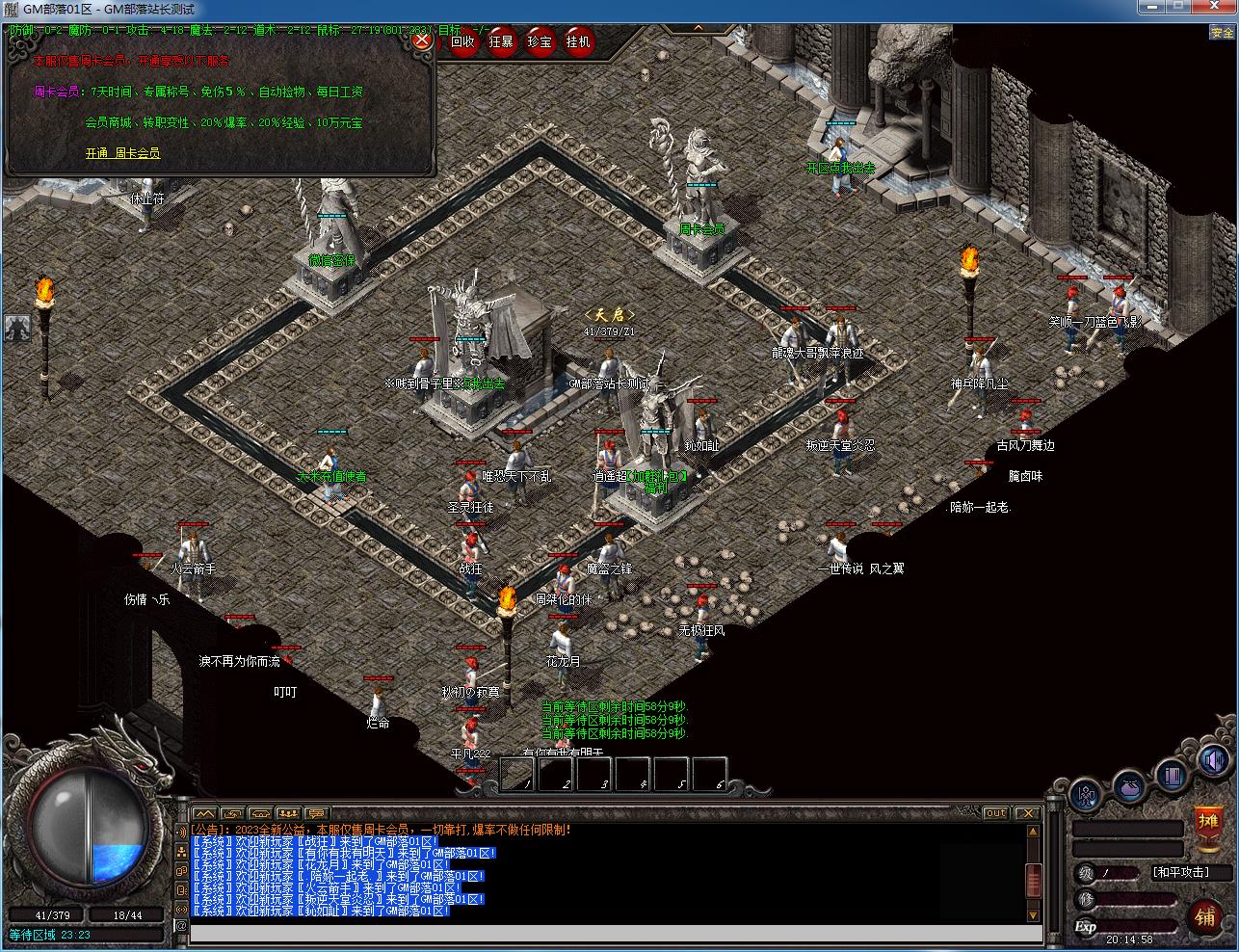Viewport: 1239px width, 952px height.
Task: Open the 珍宝 treasure button
Action: coord(540,41)
